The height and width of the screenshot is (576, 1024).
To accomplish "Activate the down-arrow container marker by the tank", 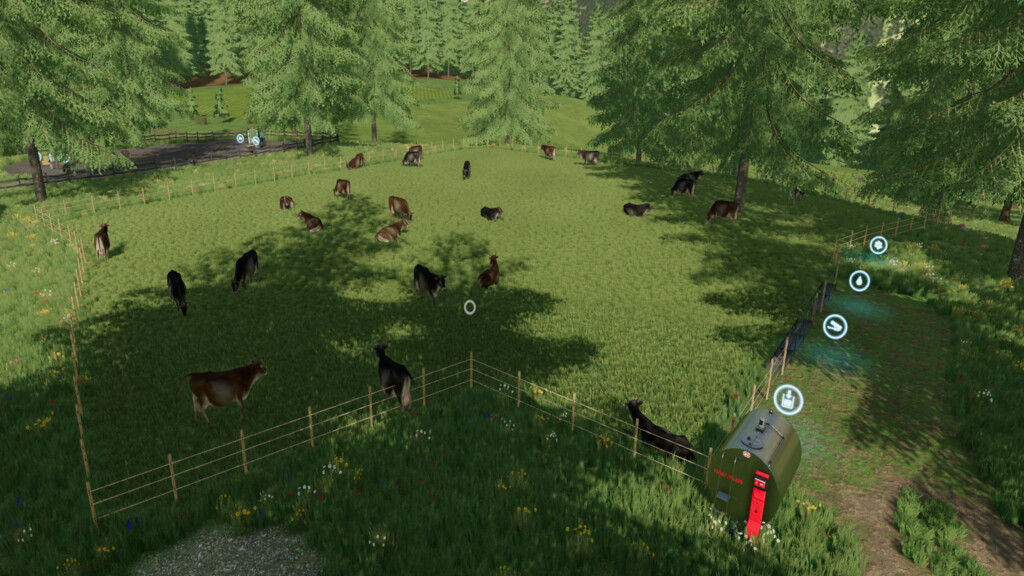I will click(x=788, y=399).
